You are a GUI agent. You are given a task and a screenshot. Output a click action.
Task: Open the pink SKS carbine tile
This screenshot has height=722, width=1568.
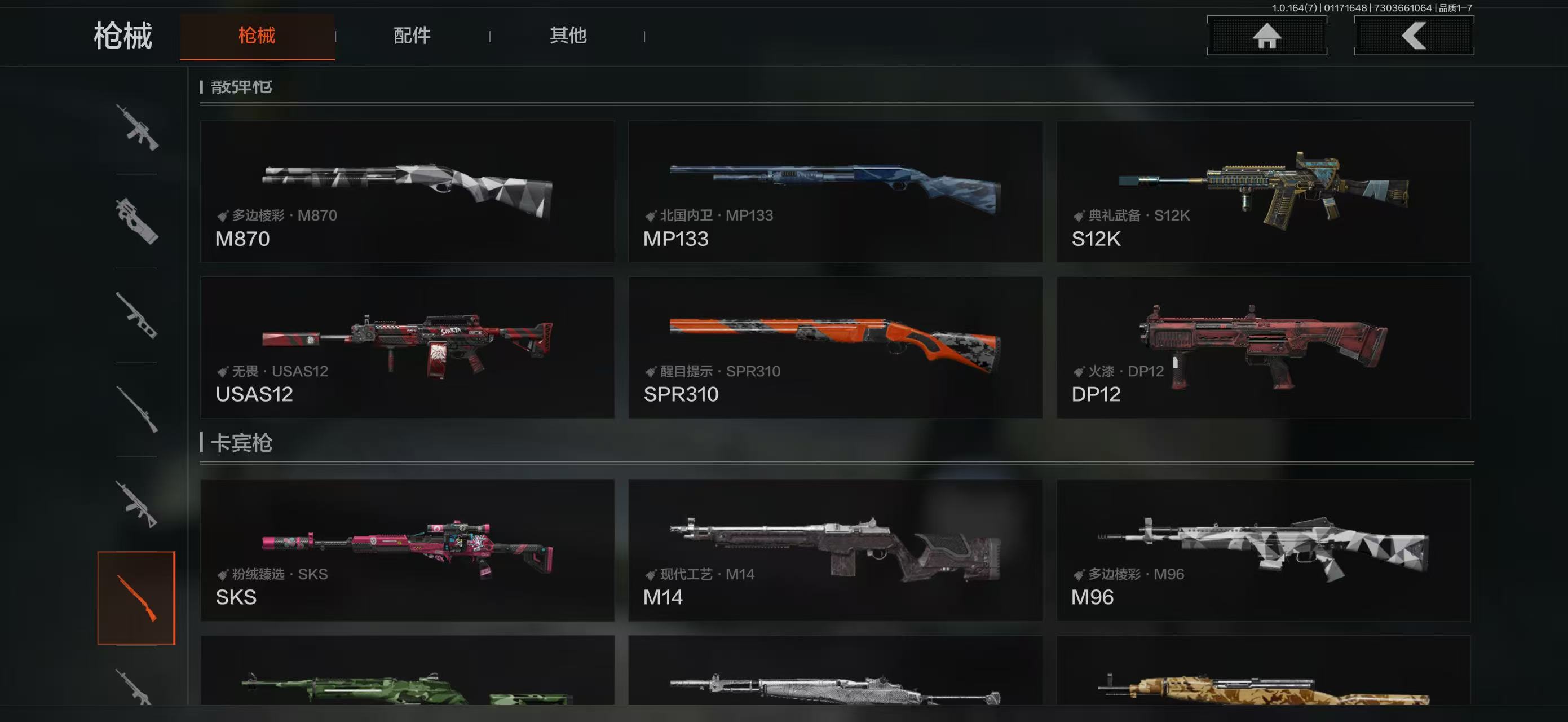pyautogui.click(x=407, y=551)
